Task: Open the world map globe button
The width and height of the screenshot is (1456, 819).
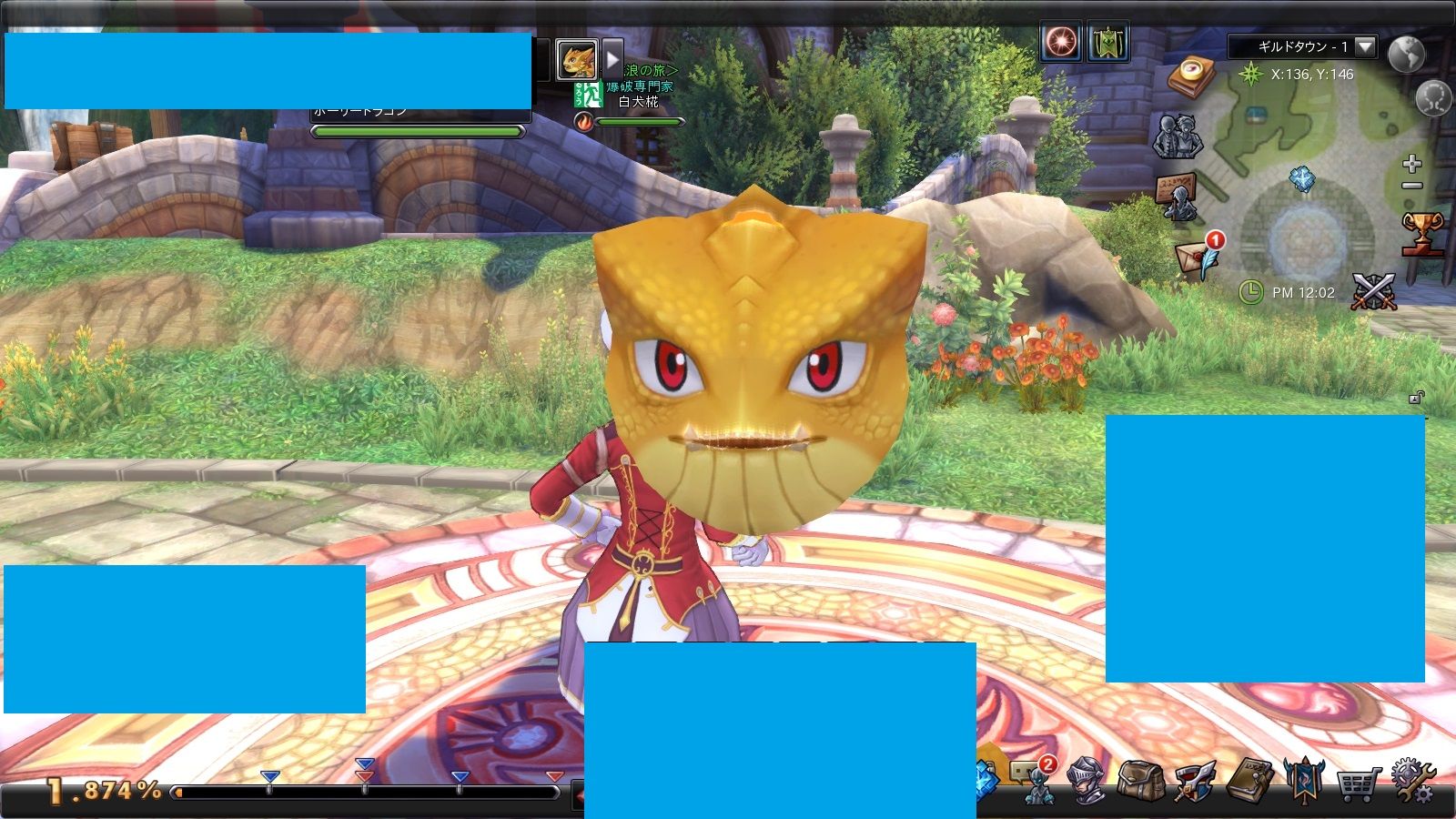Action: tap(1407, 55)
